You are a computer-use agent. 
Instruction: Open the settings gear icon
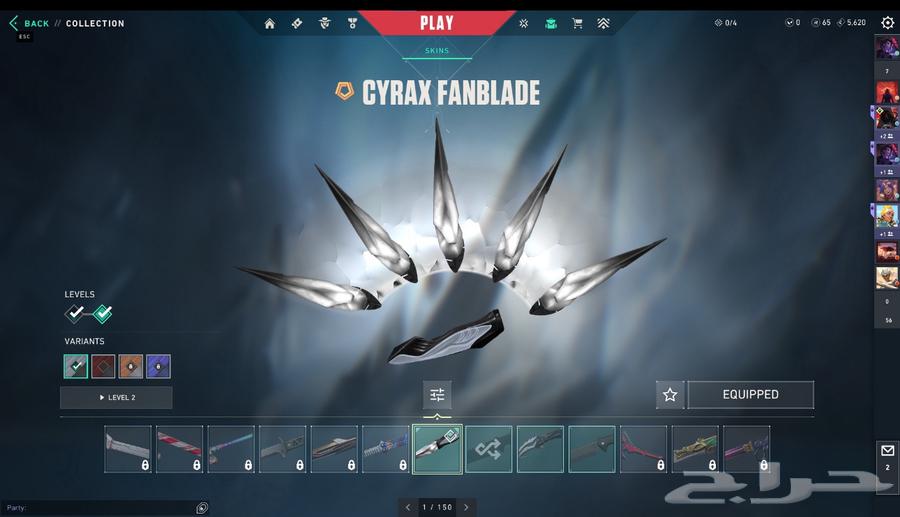pyautogui.click(x=887, y=23)
